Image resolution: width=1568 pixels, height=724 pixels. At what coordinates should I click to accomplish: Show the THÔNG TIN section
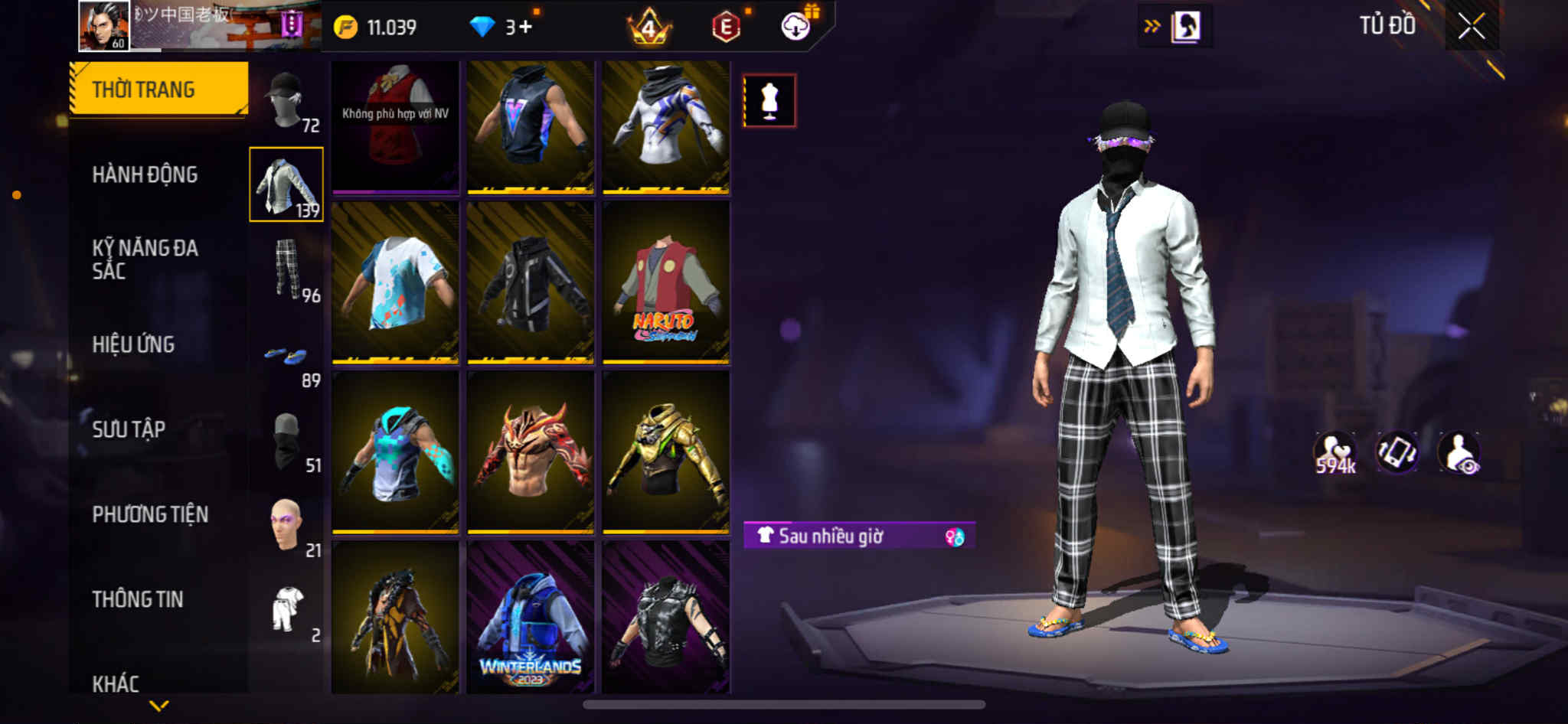138,599
